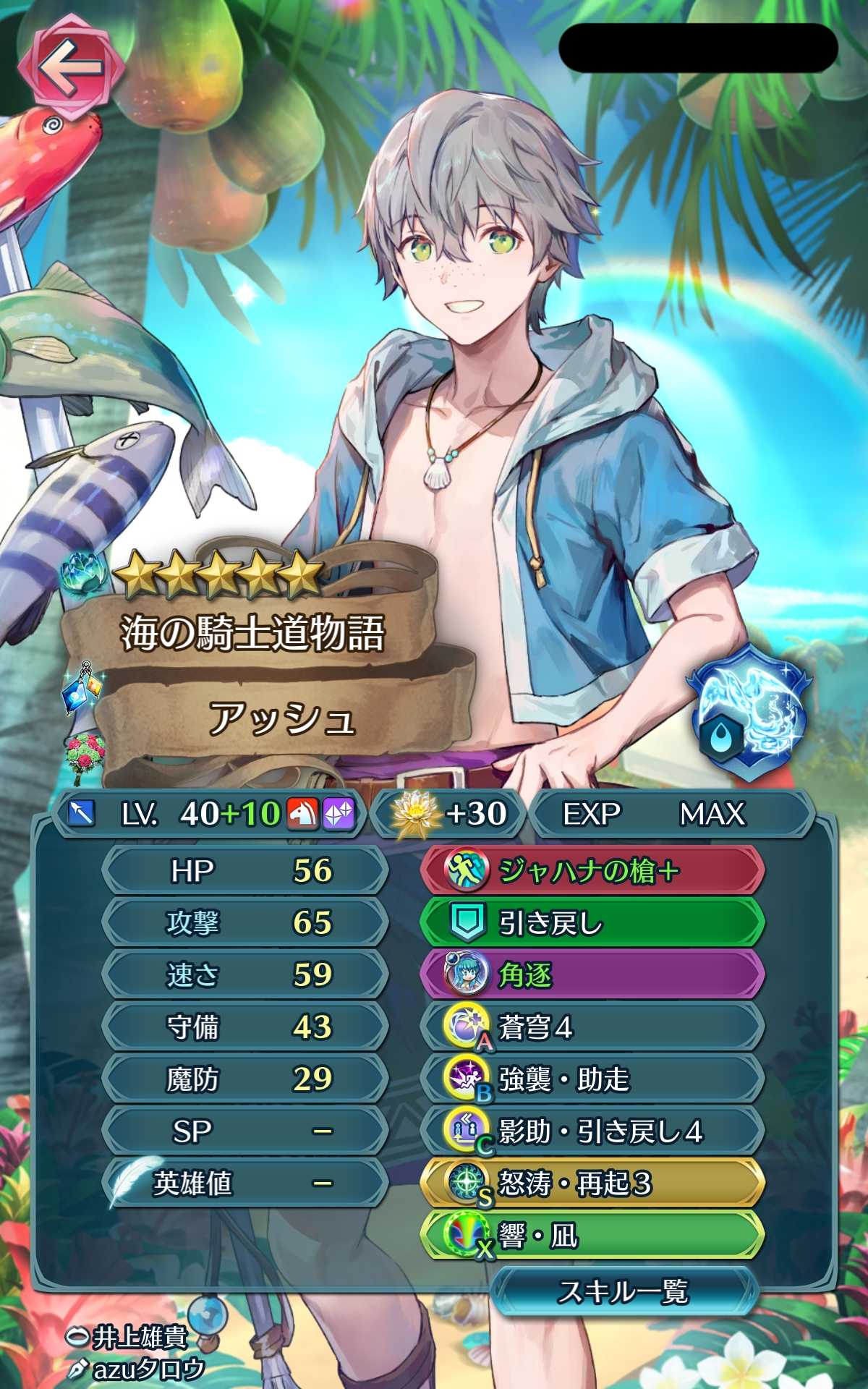Viewport: 868px width, 1389px height.
Task: Show info for the 速さ speed stat
Action: (246, 974)
